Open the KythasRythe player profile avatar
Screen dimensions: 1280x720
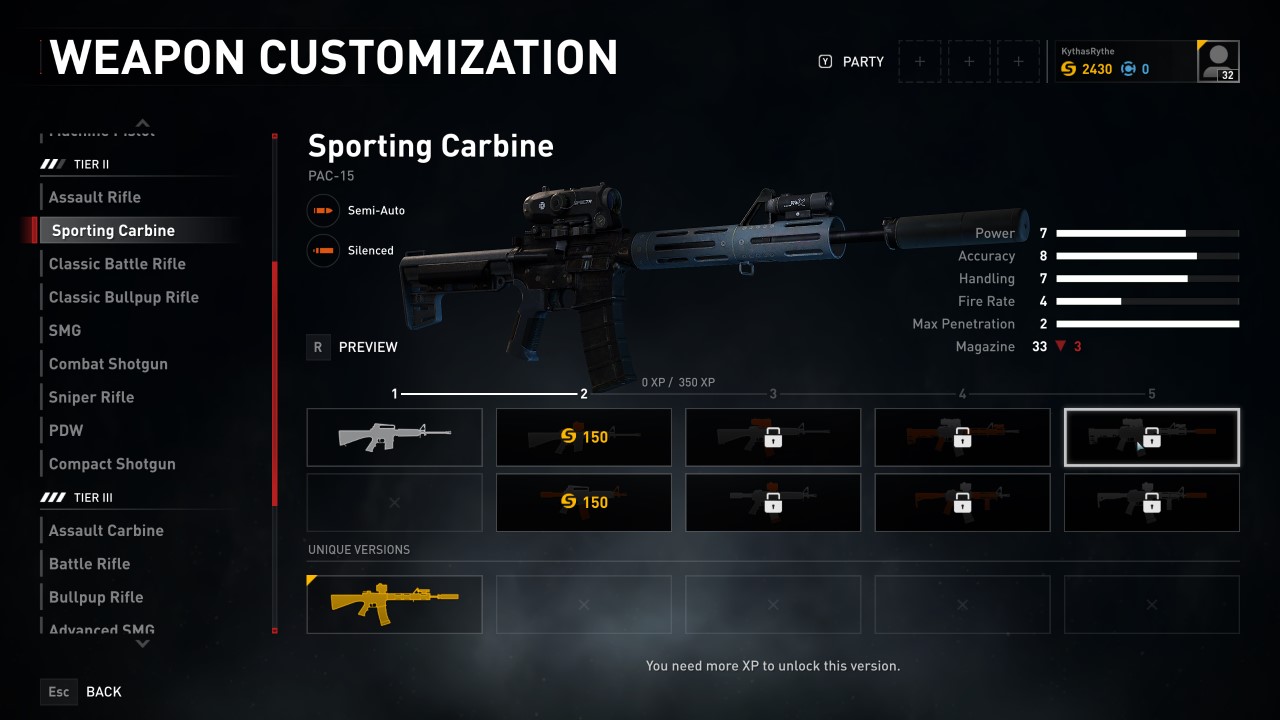pos(1218,62)
